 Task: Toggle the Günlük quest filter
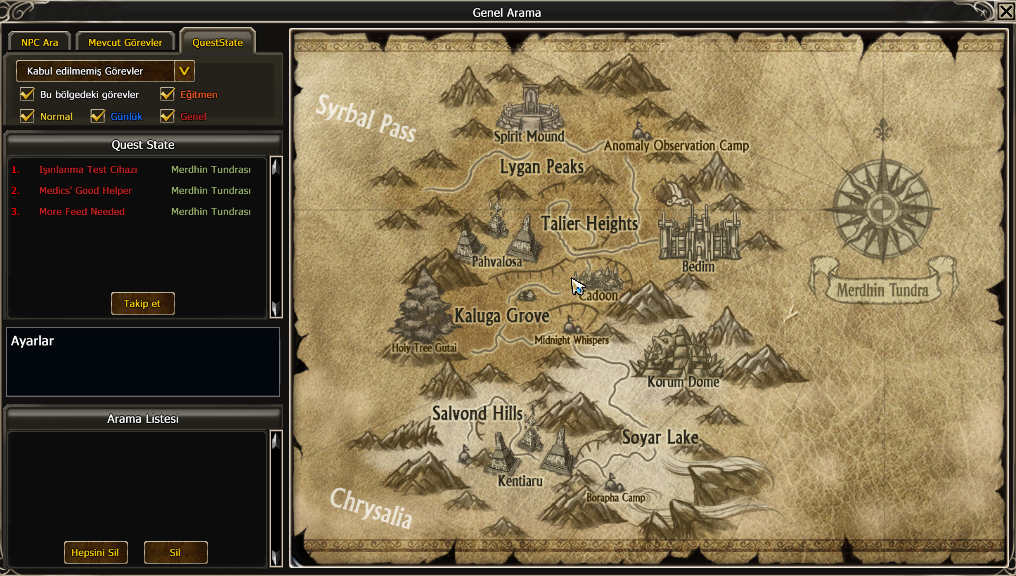[x=97, y=117]
